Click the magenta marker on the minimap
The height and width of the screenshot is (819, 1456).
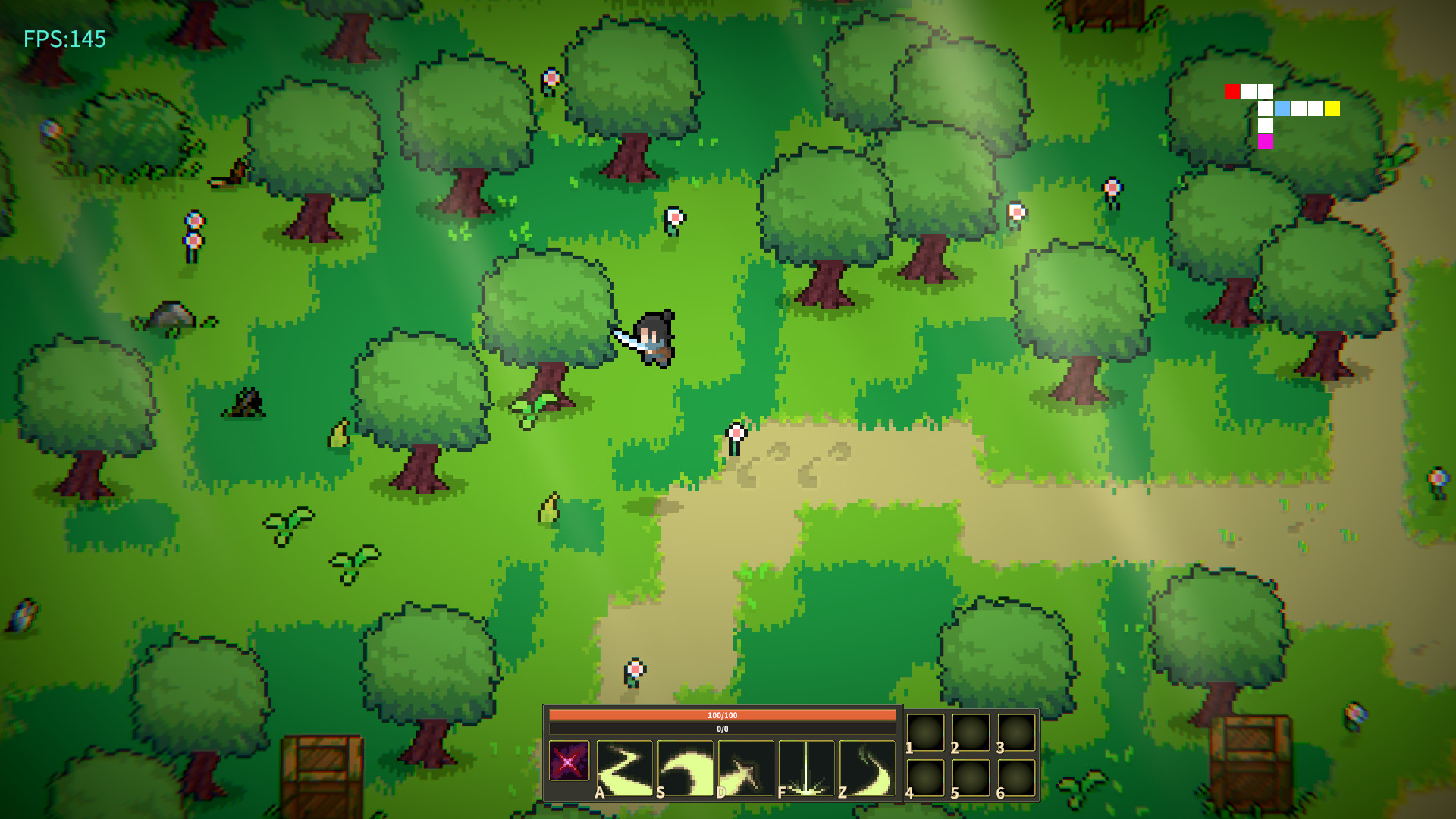[1264, 142]
